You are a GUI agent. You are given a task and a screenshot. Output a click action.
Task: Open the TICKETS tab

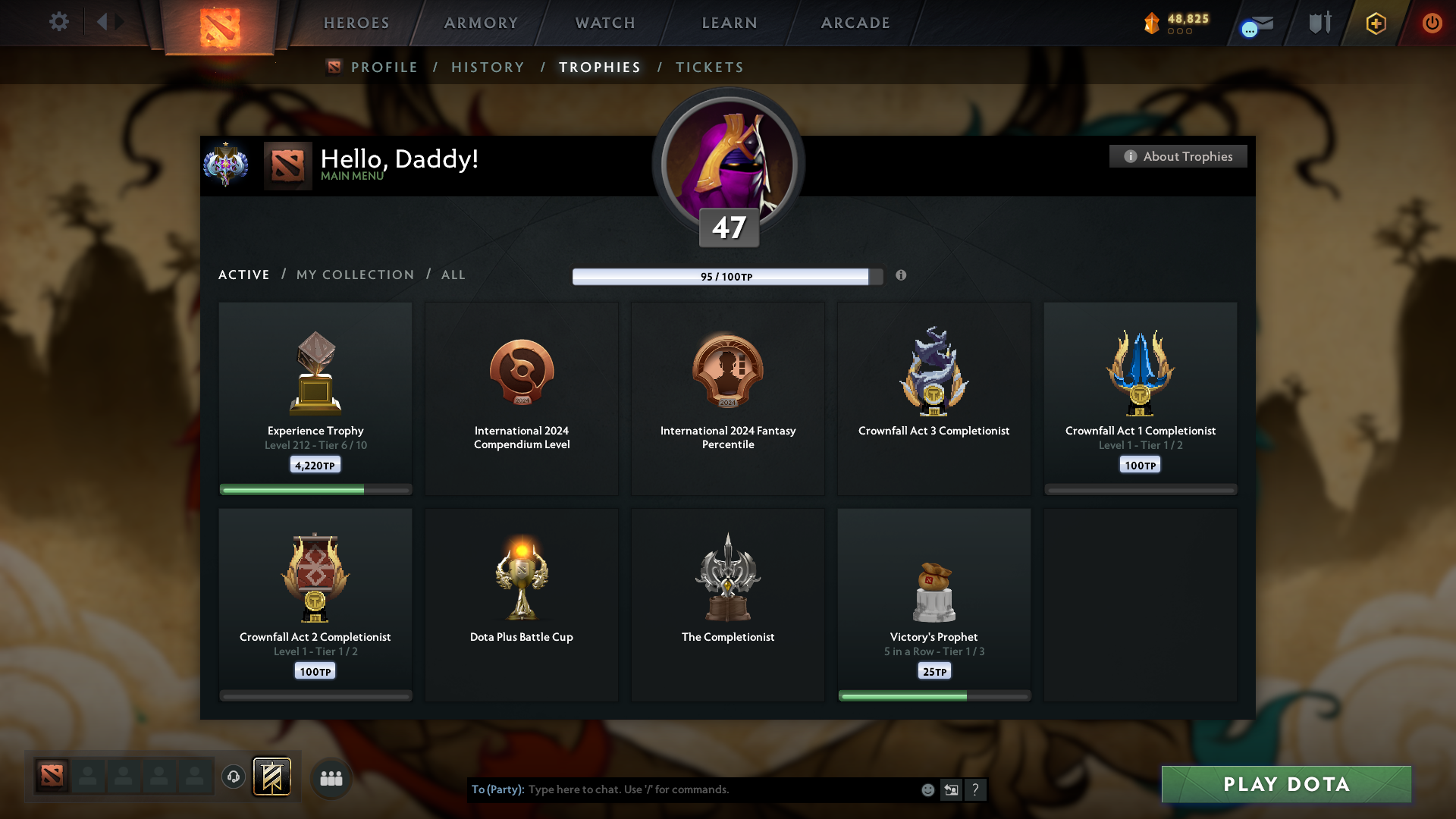(x=709, y=67)
